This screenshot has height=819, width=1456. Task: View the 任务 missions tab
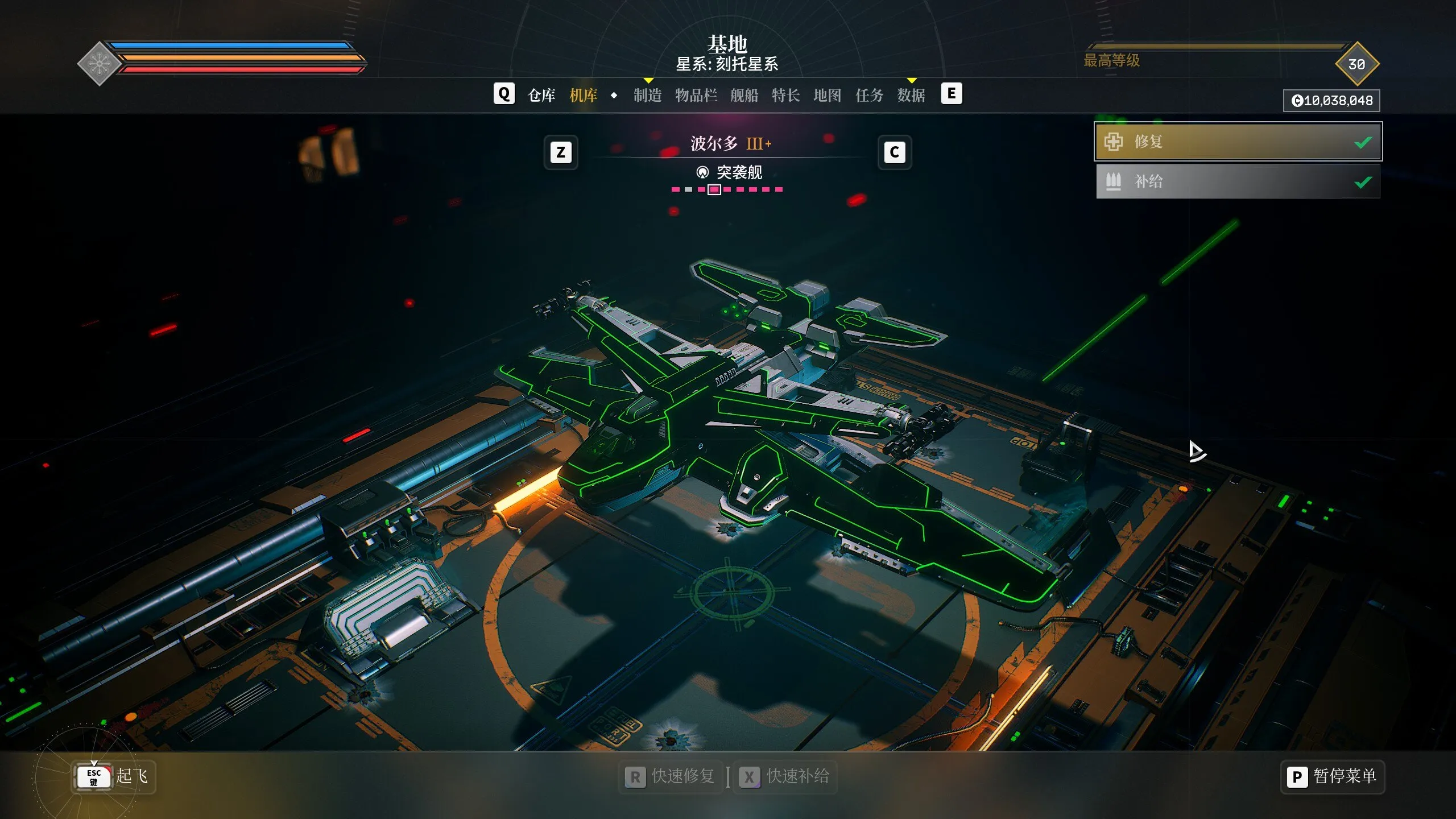point(870,95)
